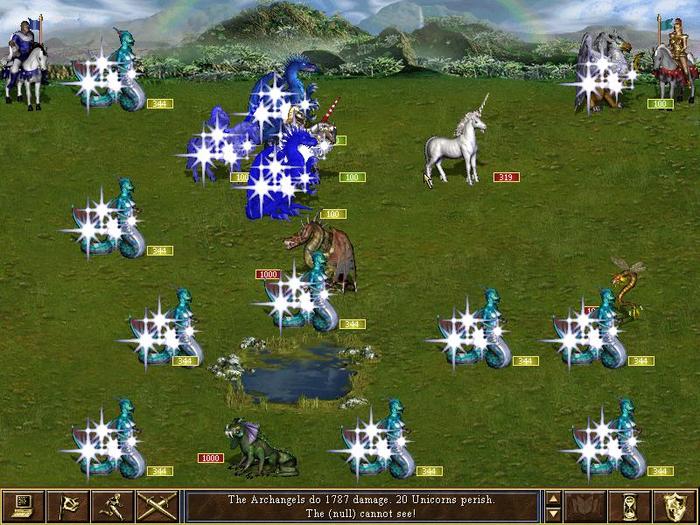Open the spellbook to cast a spell
The image size is (700, 525).
pos(585,507)
